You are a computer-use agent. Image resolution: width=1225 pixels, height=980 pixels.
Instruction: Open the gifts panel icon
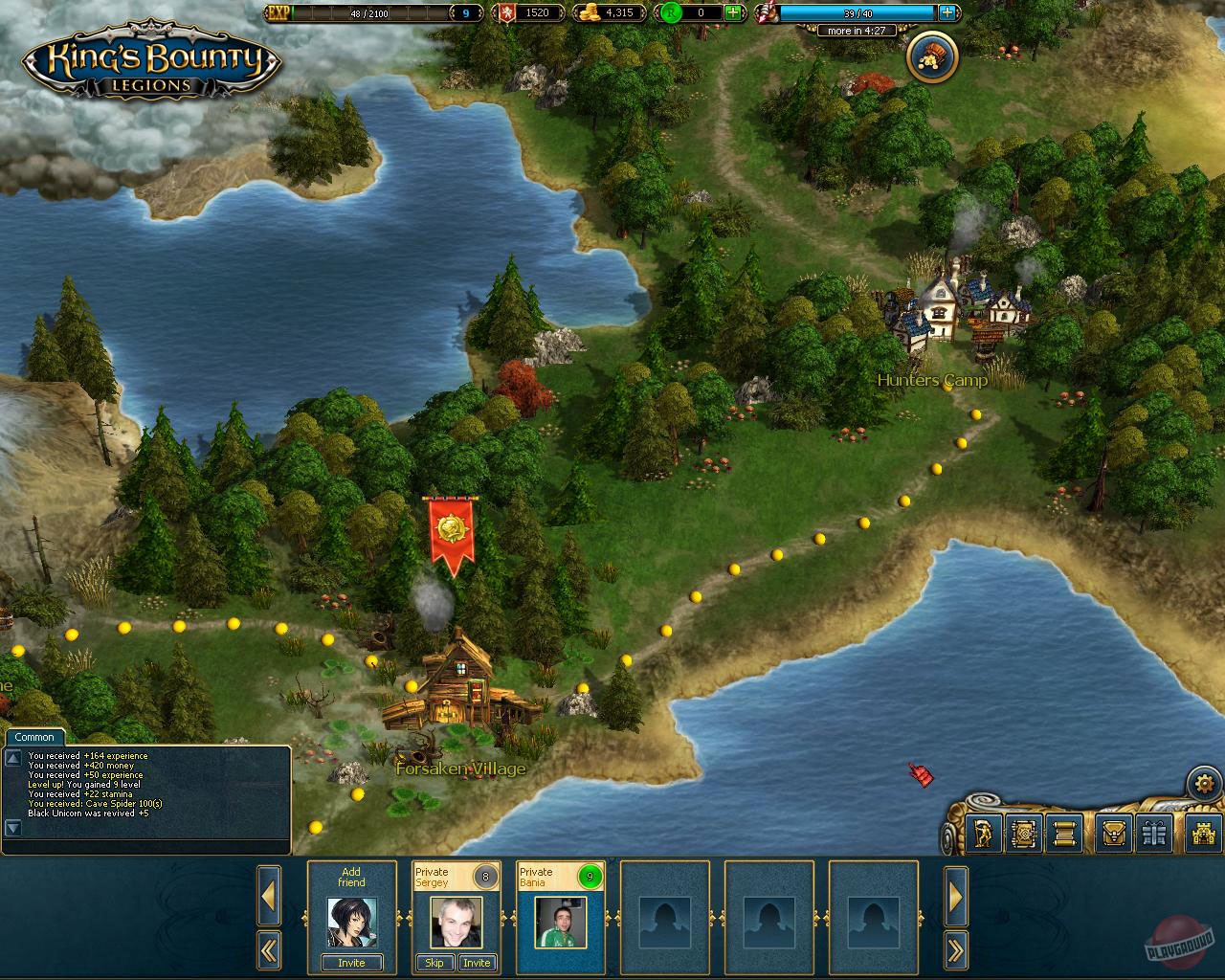[1155, 834]
